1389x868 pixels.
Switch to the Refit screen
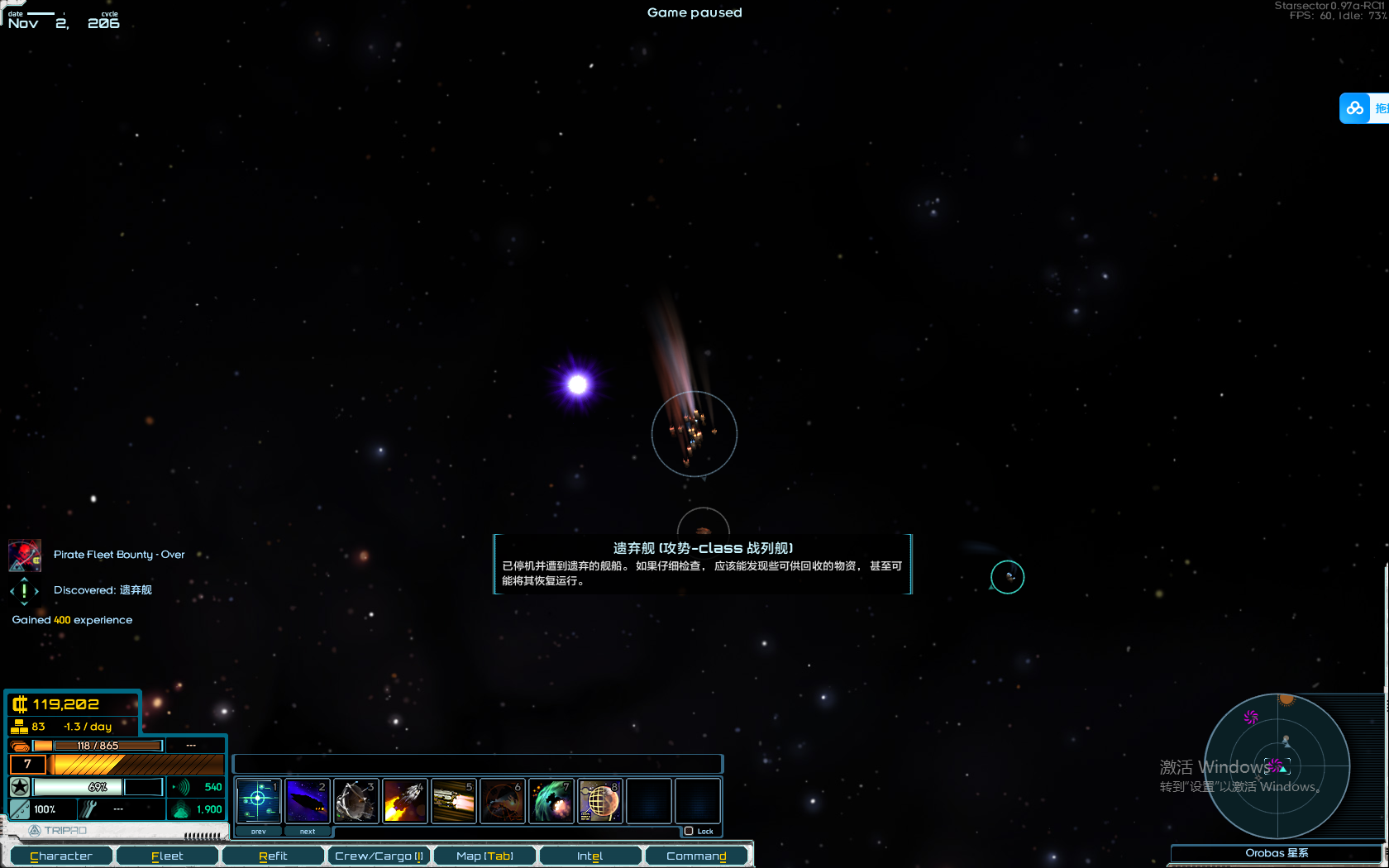[273, 856]
